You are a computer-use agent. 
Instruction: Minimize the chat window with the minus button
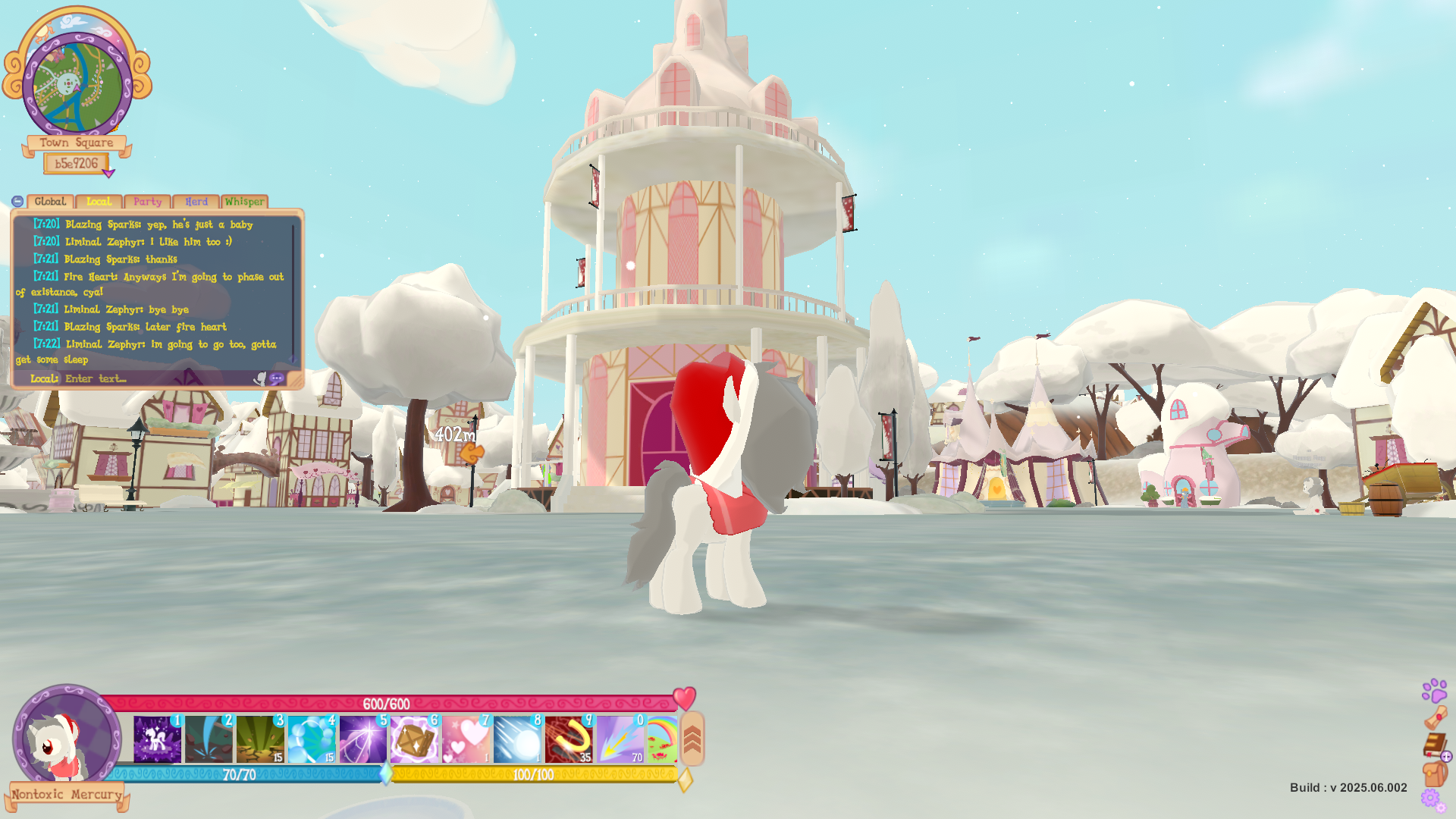(x=17, y=202)
